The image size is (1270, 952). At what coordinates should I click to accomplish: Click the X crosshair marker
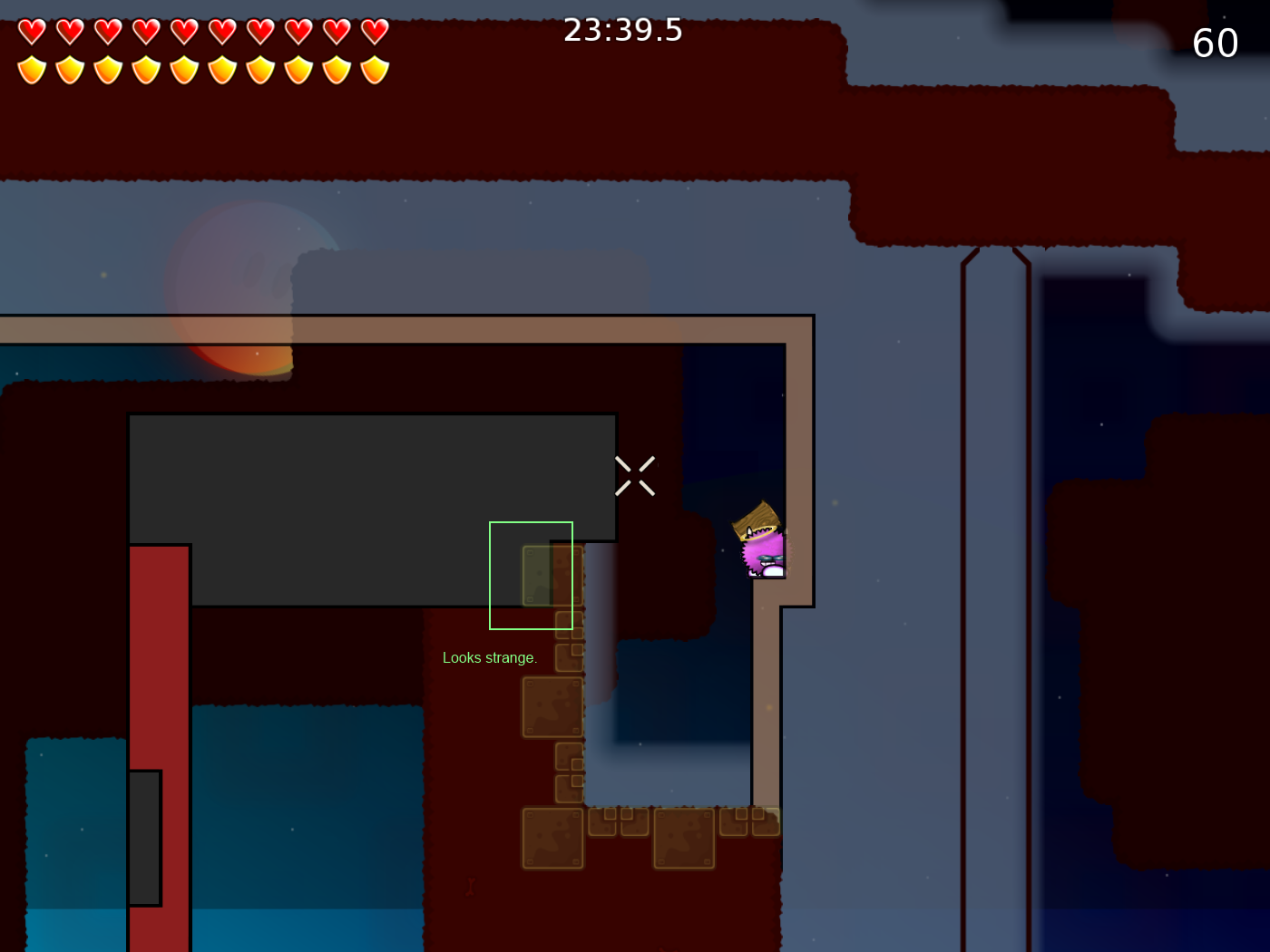point(635,476)
